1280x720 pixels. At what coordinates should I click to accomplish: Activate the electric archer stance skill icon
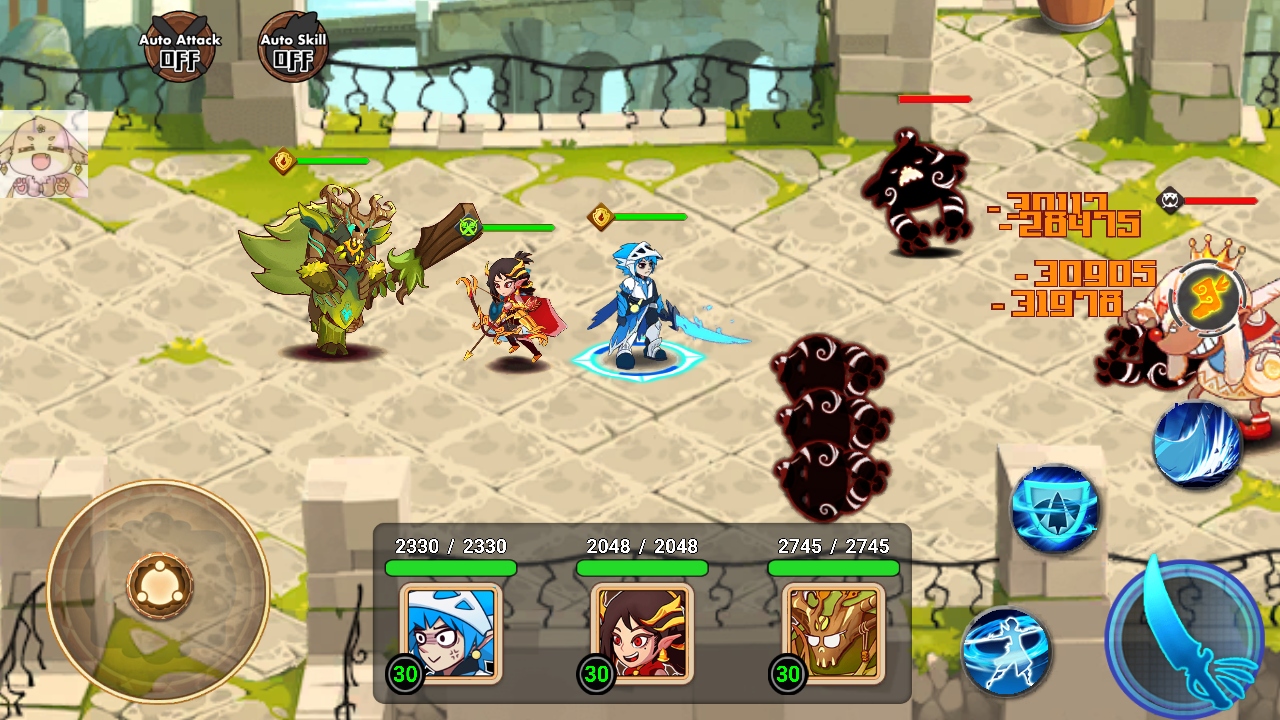[x=1005, y=650]
